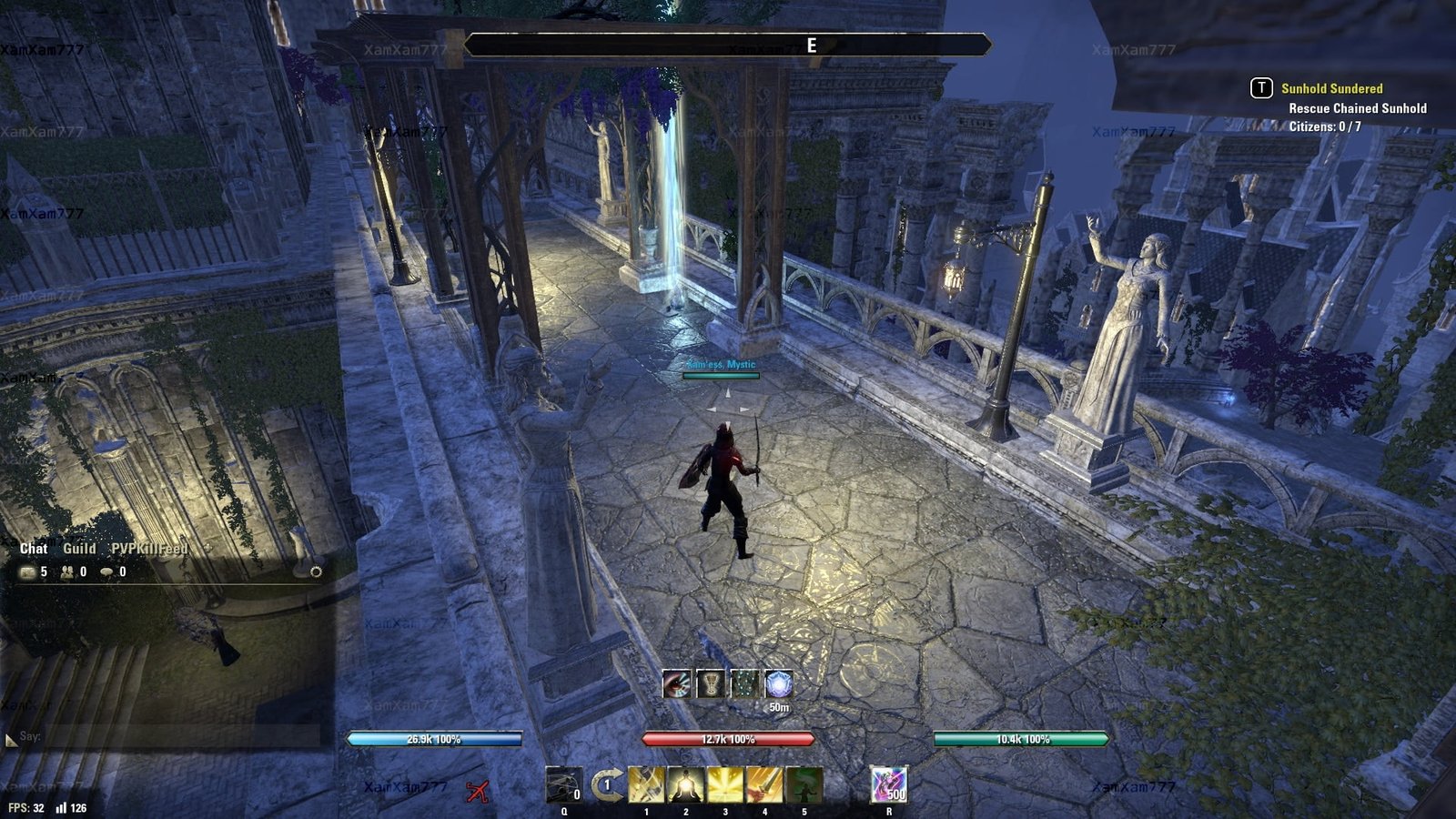Open the chat channel selector arrow

click(11, 740)
